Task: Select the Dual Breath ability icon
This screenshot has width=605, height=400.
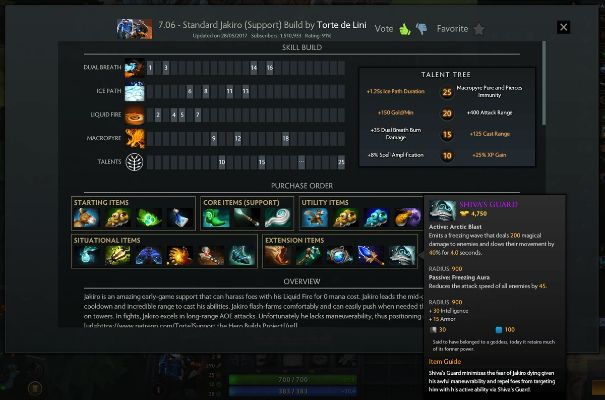Action: pos(133,68)
